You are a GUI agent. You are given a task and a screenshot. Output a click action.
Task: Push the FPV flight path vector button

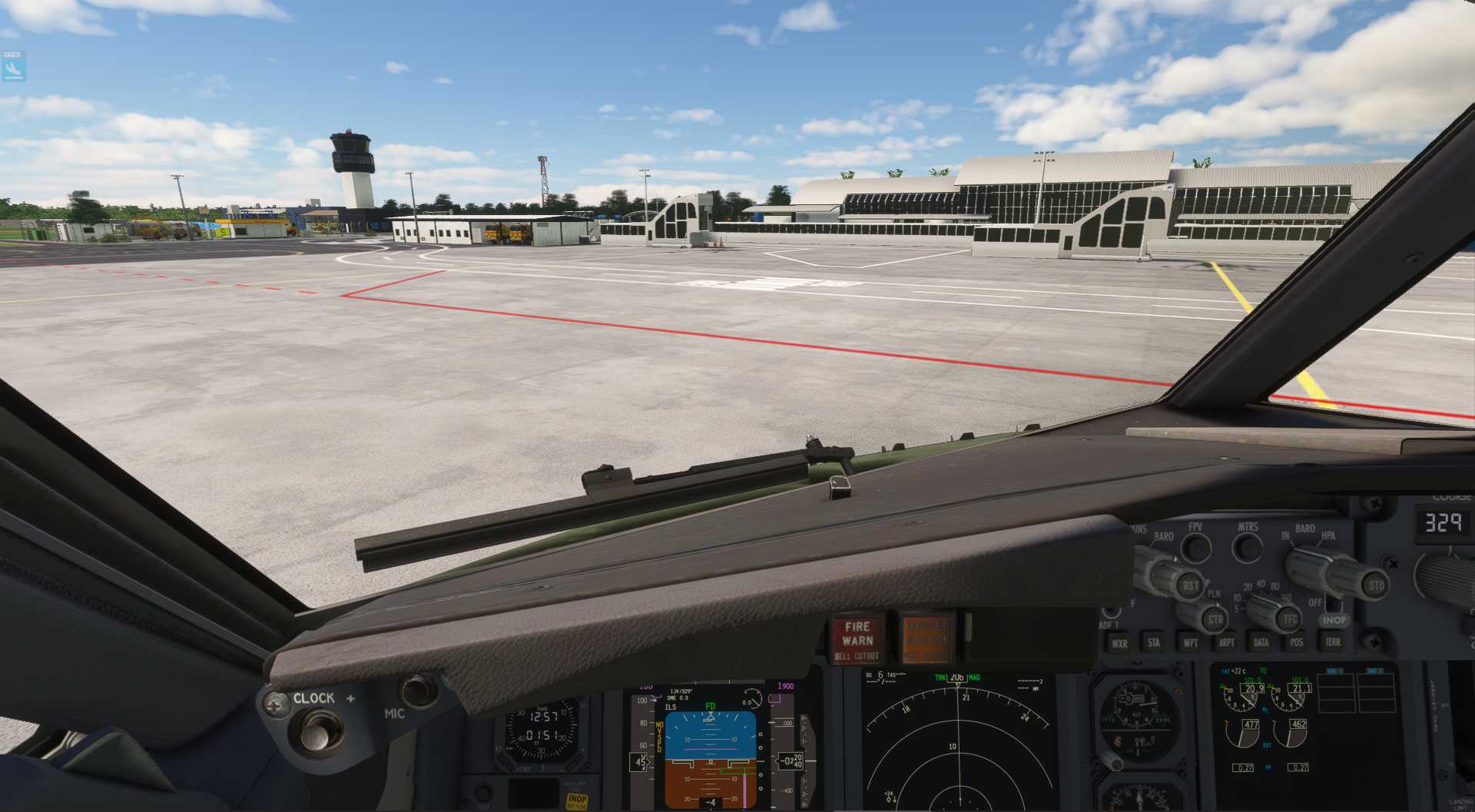[1195, 547]
